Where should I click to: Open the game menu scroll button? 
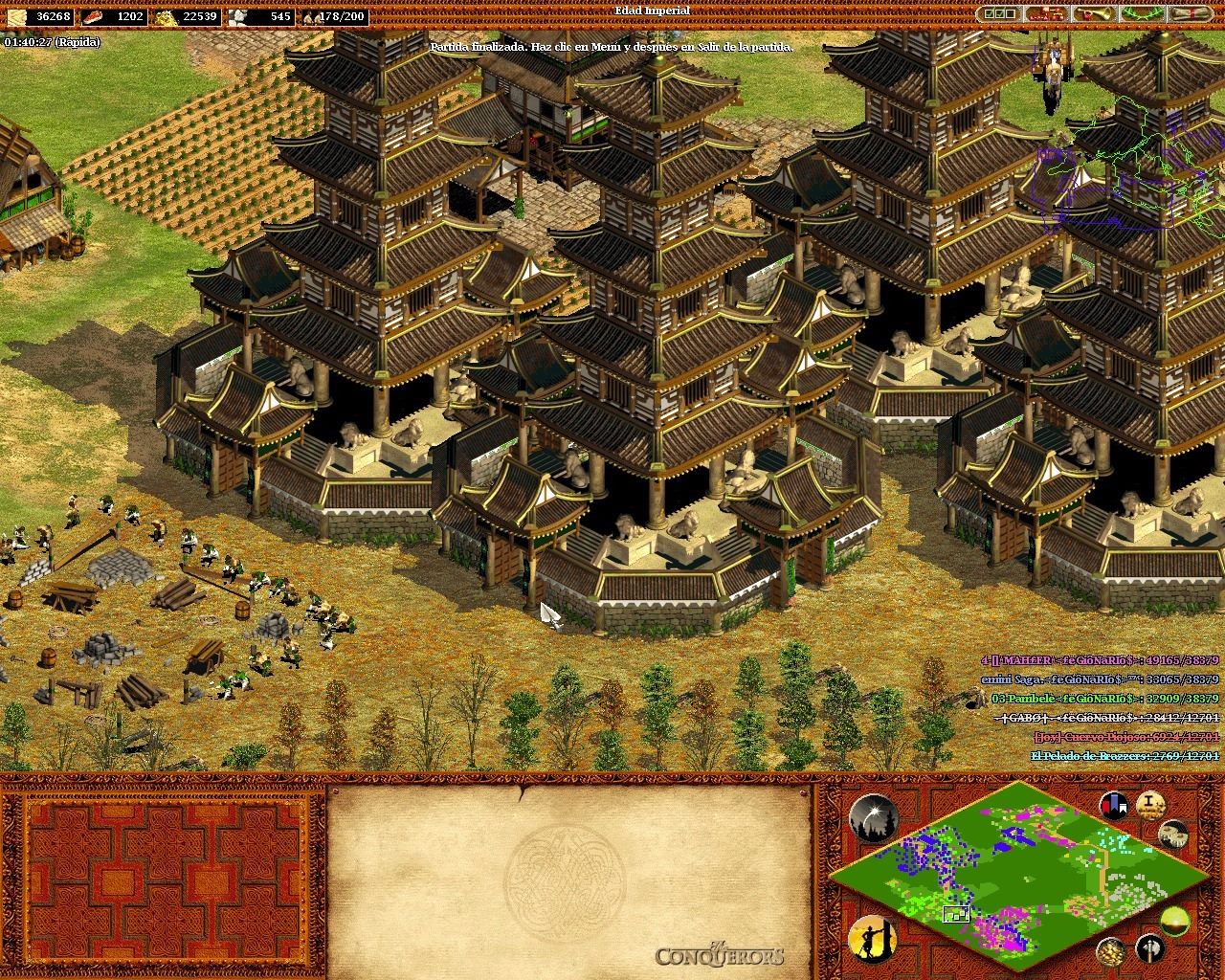coord(1190,13)
